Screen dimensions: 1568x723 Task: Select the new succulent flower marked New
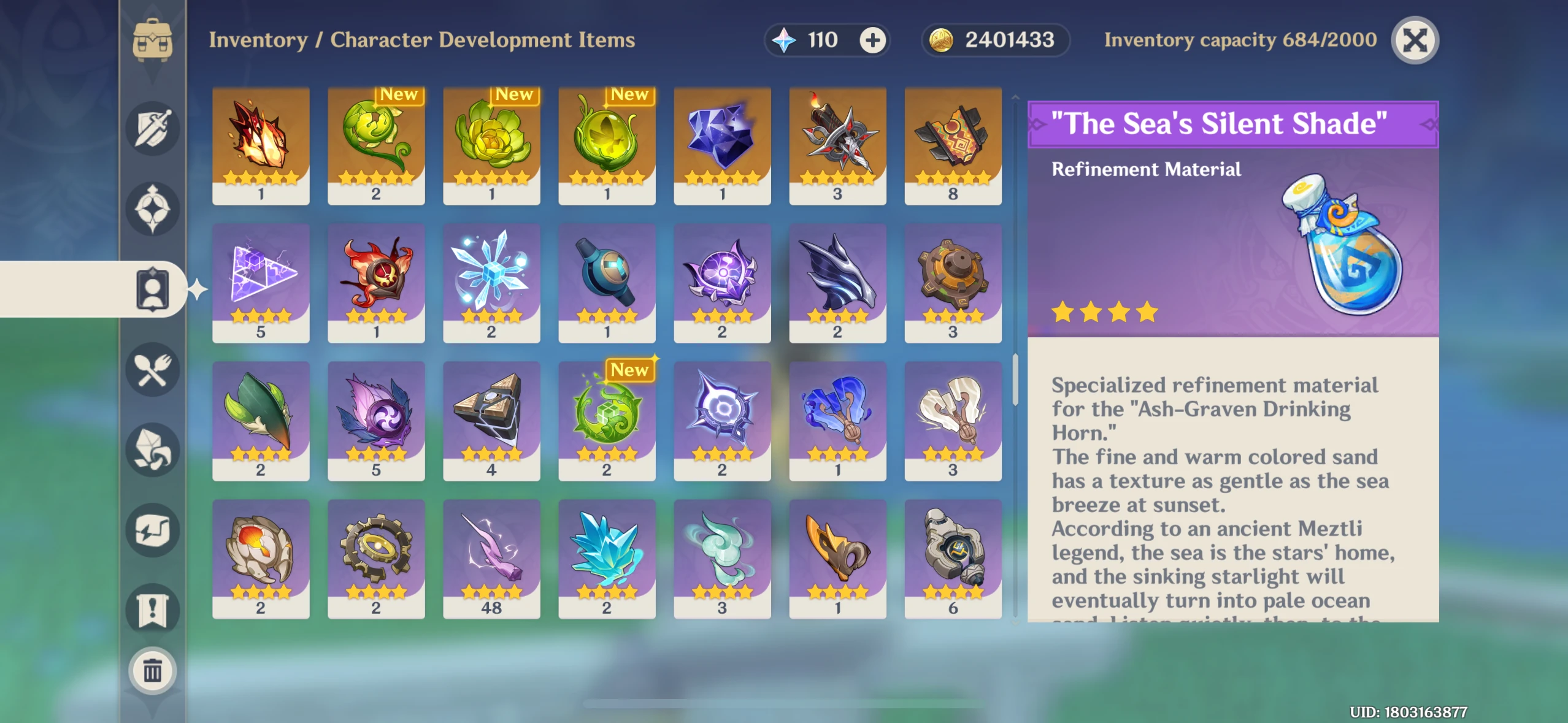pyautogui.click(x=491, y=147)
